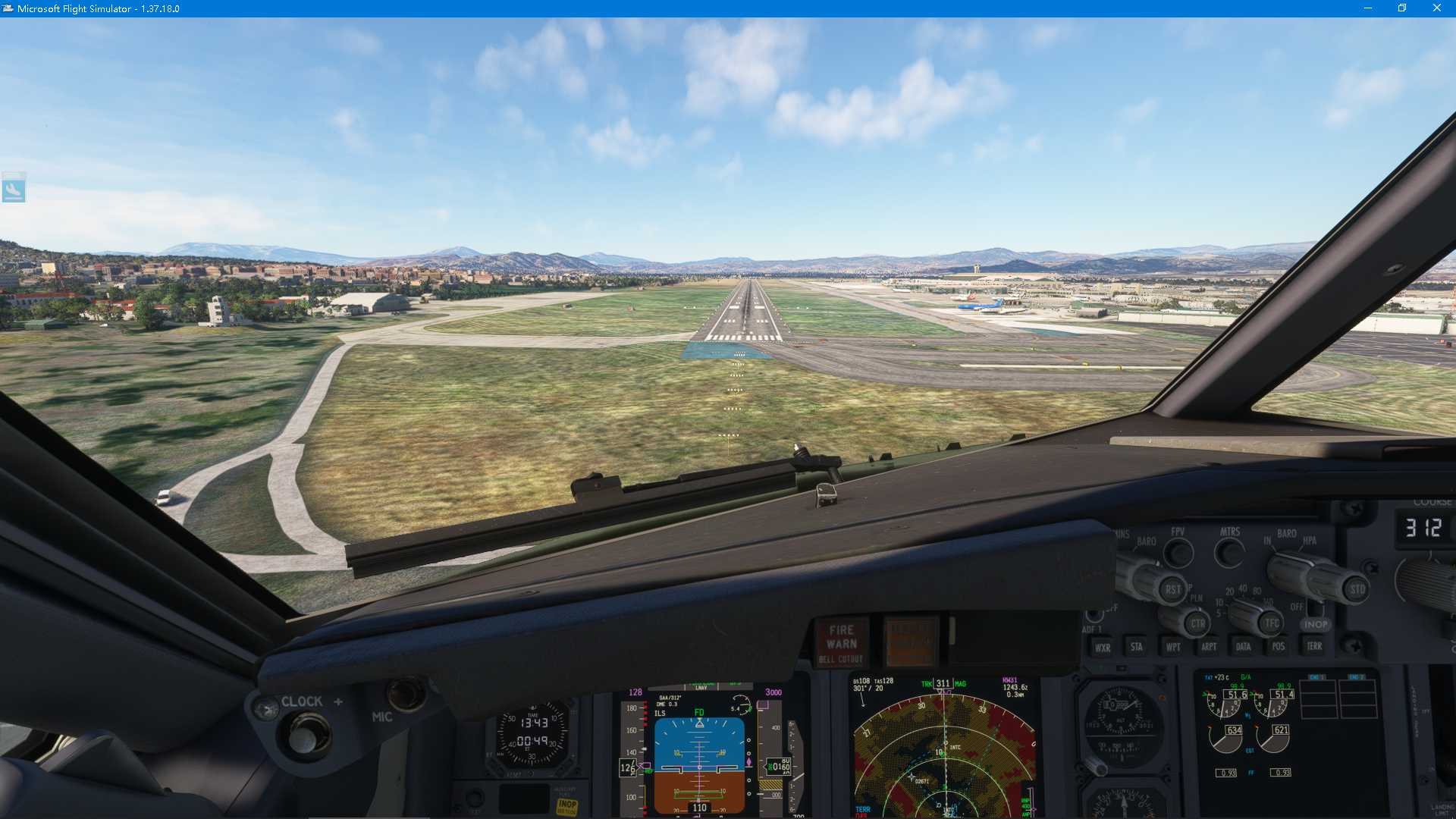Toggle the STA station data on the map
This screenshot has height=819, width=1456.
click(x=1137, y=646)
